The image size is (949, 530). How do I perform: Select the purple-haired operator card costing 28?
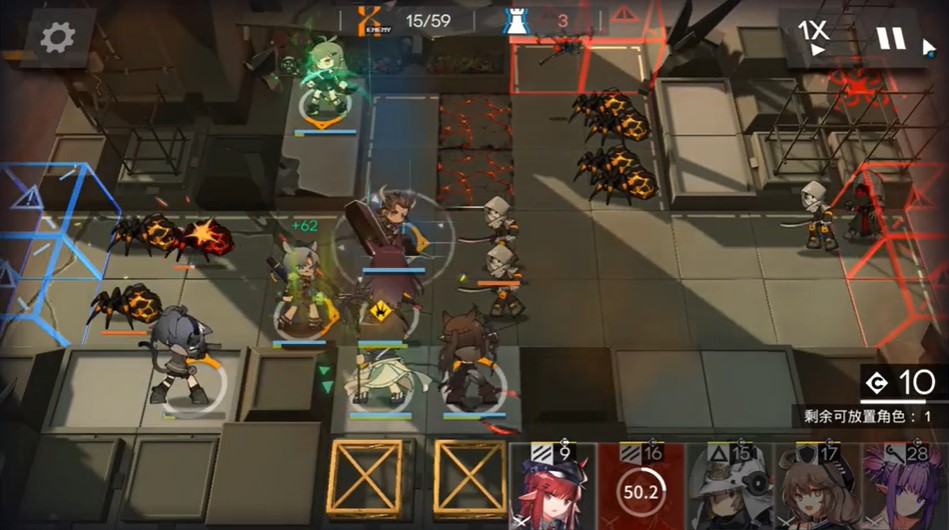point(905,487)
